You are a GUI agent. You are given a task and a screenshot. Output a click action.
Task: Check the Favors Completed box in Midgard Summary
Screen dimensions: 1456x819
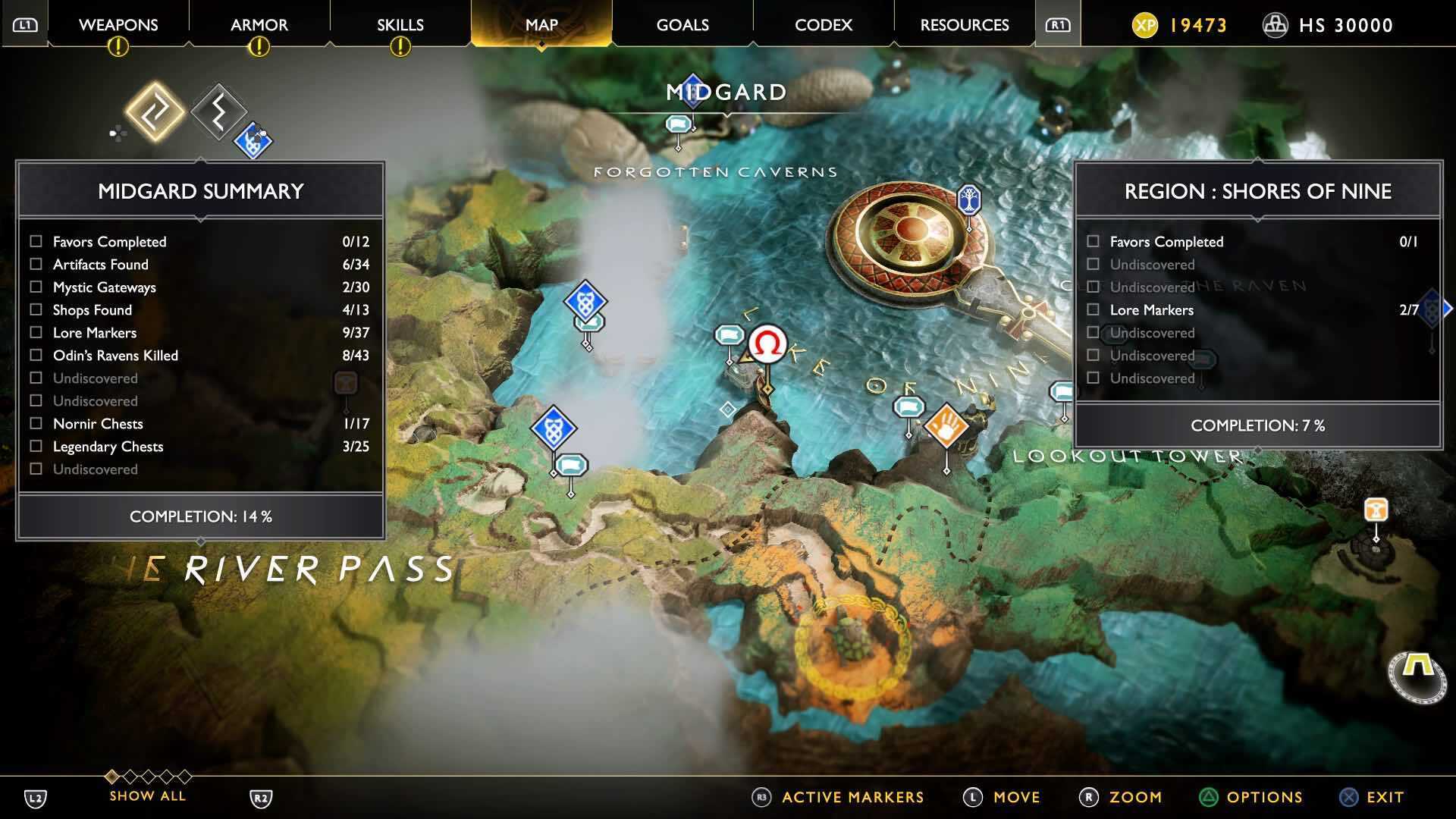(34, 241)
